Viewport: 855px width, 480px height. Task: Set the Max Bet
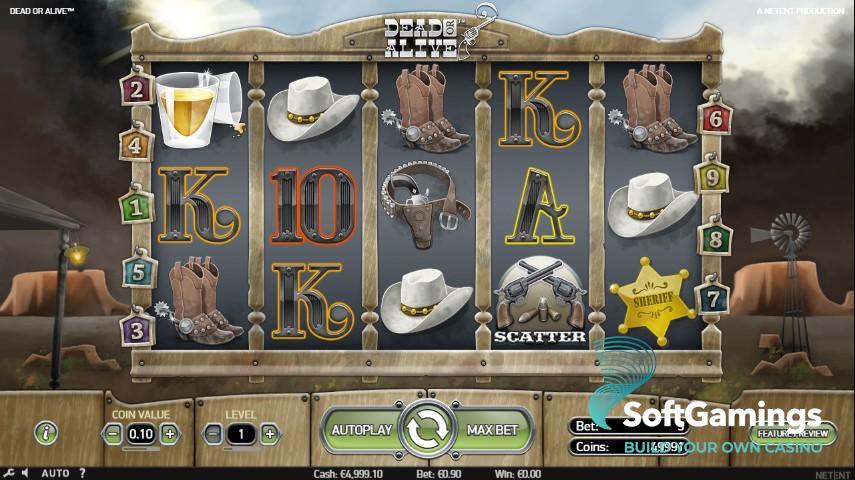click(x=493, y=430)
